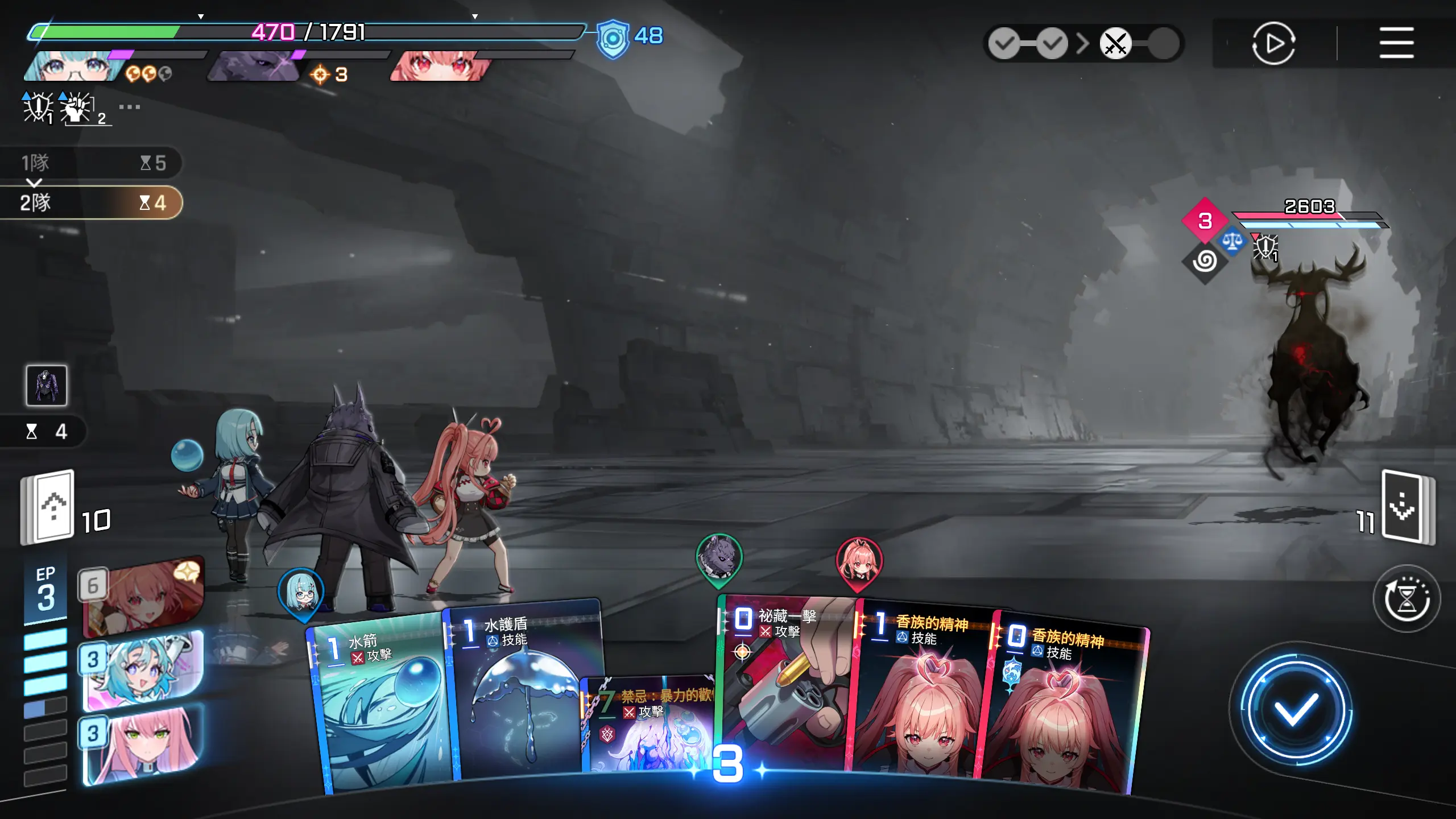
Task: Click the hourglass turn timer button
Action: coord(1406,598)
